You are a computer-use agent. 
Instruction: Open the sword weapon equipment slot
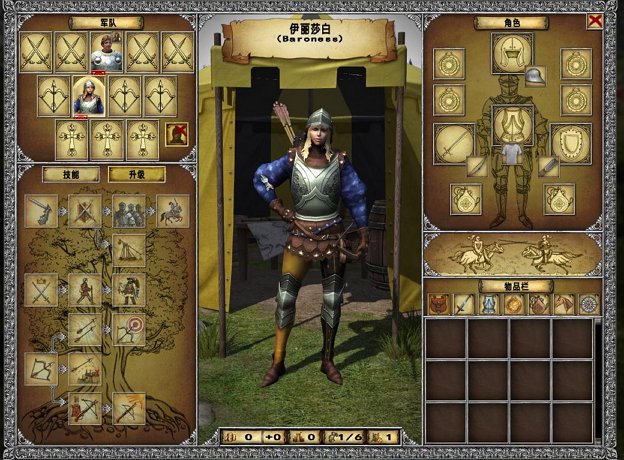click(453, 142)
